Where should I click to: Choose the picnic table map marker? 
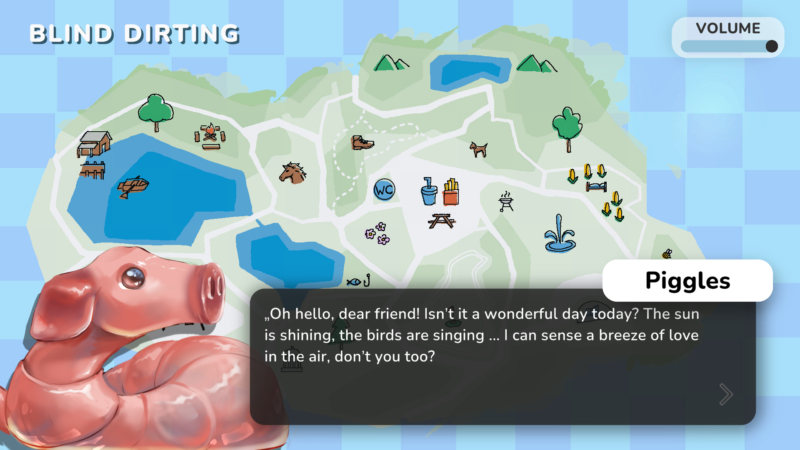[442, 219]
